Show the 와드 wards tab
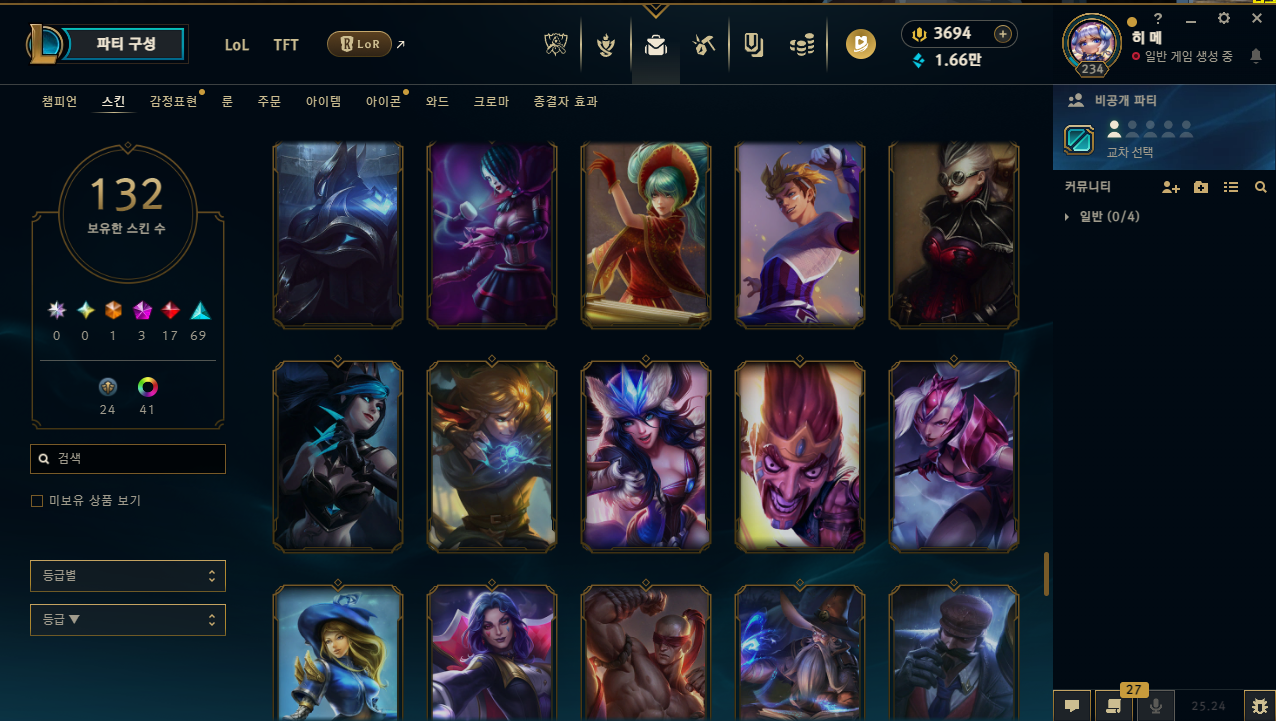 (437, 101)
